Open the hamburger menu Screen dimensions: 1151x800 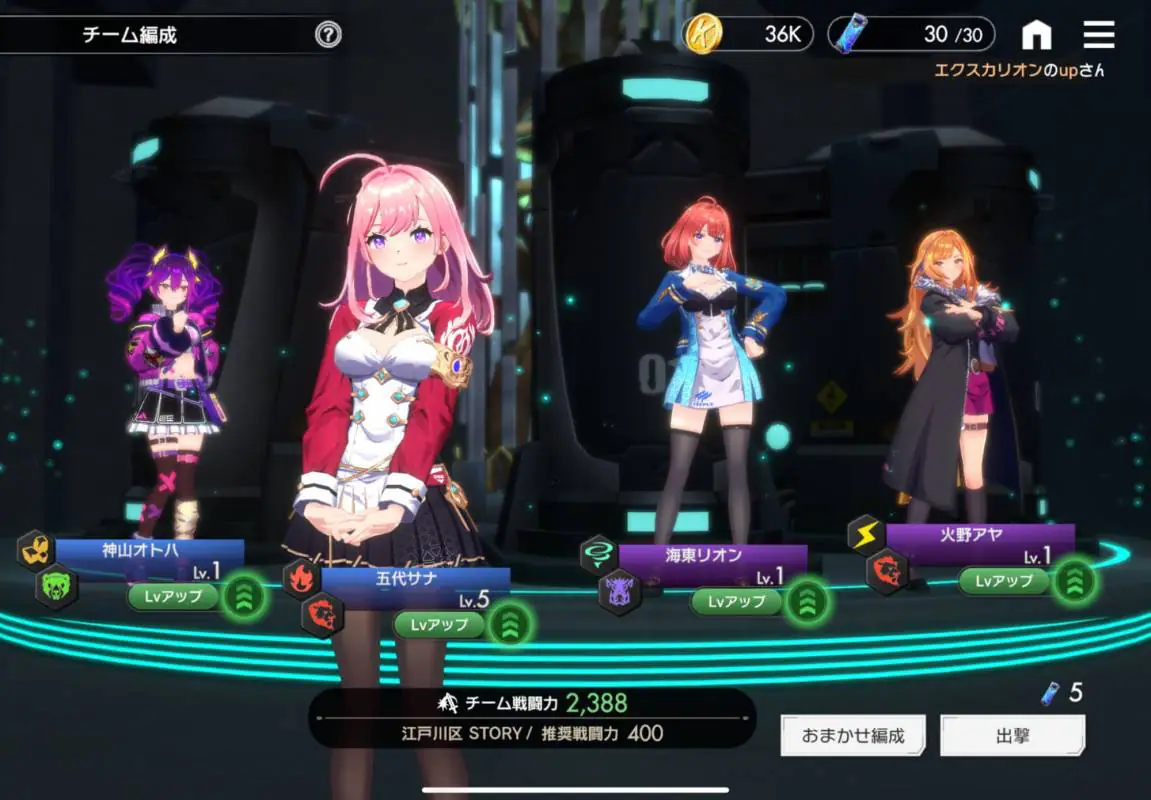(x=1099, y=35)
